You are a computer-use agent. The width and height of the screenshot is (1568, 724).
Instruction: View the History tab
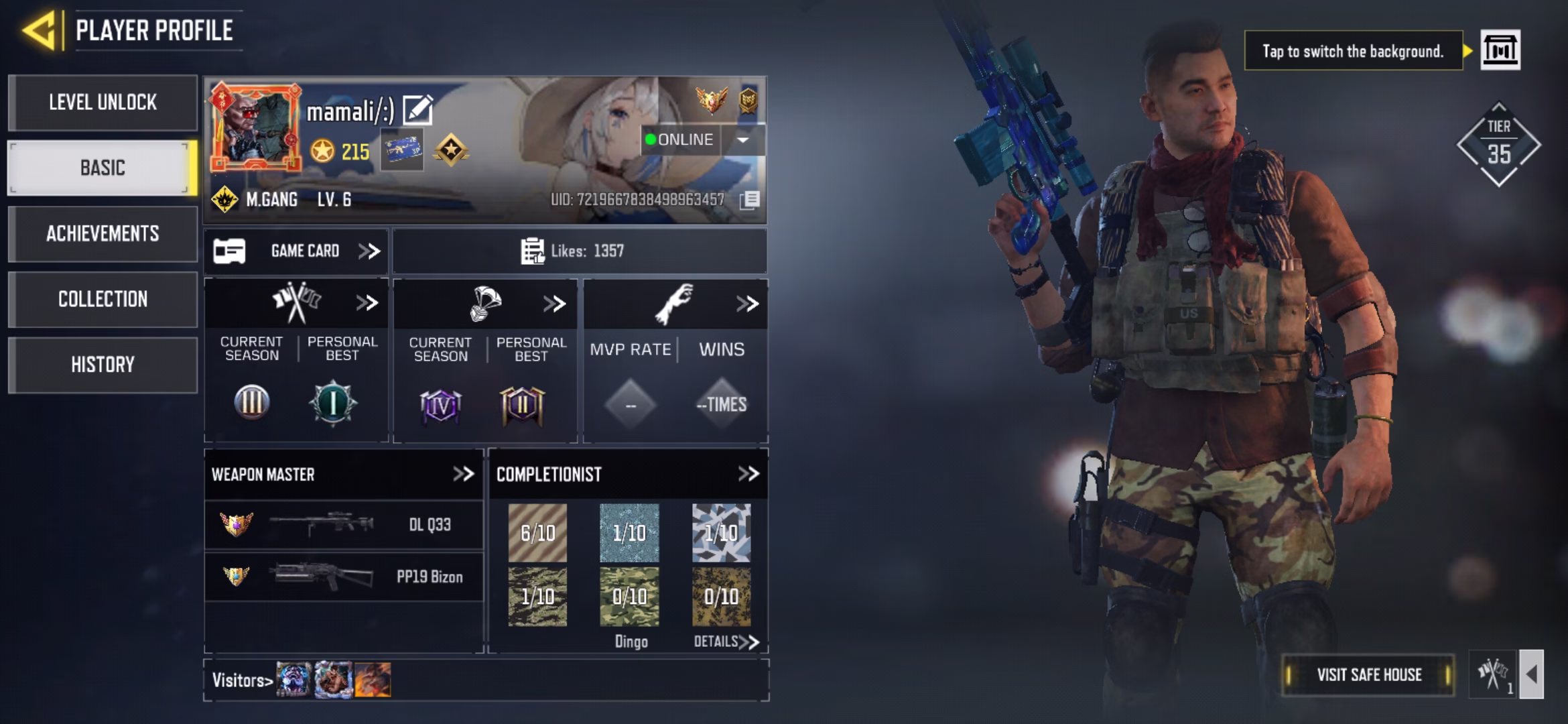[x=103, y=365]
